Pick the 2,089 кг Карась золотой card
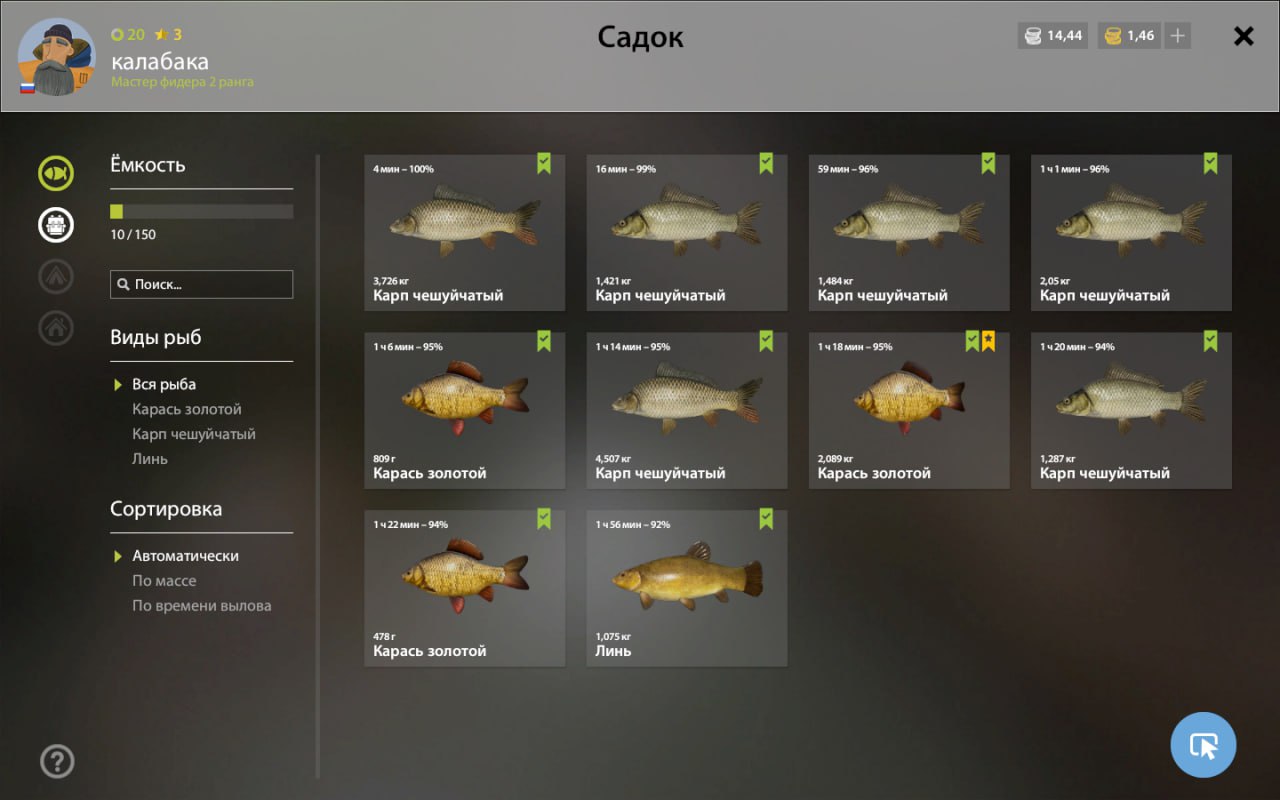Image resolution: width=1280 pixels, height=800 pixels. pyautogui.click(x=908, y=410)
